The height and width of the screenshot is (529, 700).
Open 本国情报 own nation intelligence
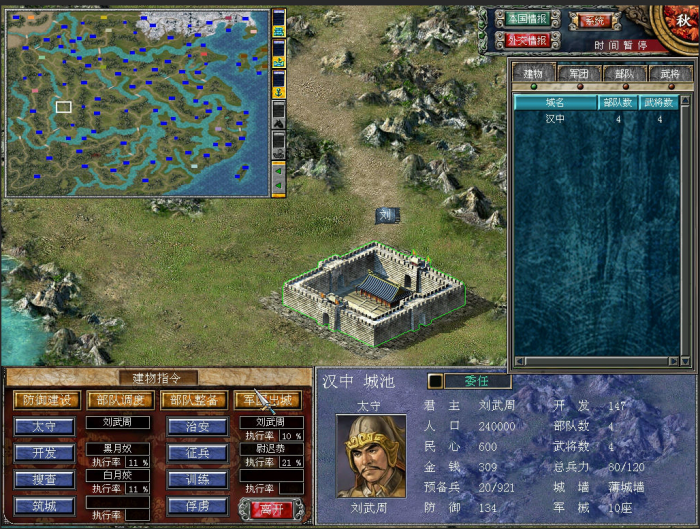tap(527, 19)
